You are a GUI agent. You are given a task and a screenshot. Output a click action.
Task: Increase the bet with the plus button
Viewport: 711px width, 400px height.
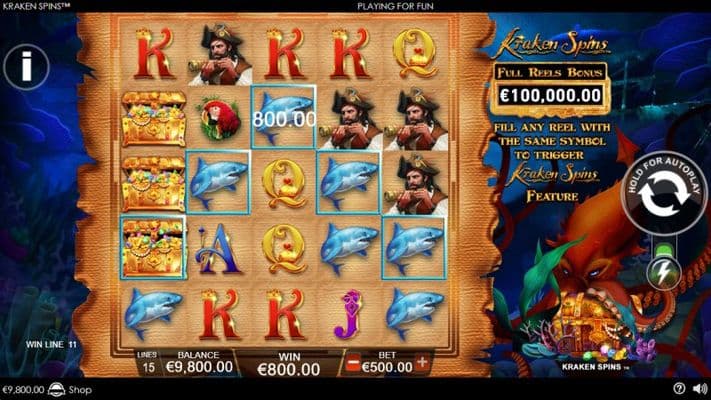coord(422,364)
